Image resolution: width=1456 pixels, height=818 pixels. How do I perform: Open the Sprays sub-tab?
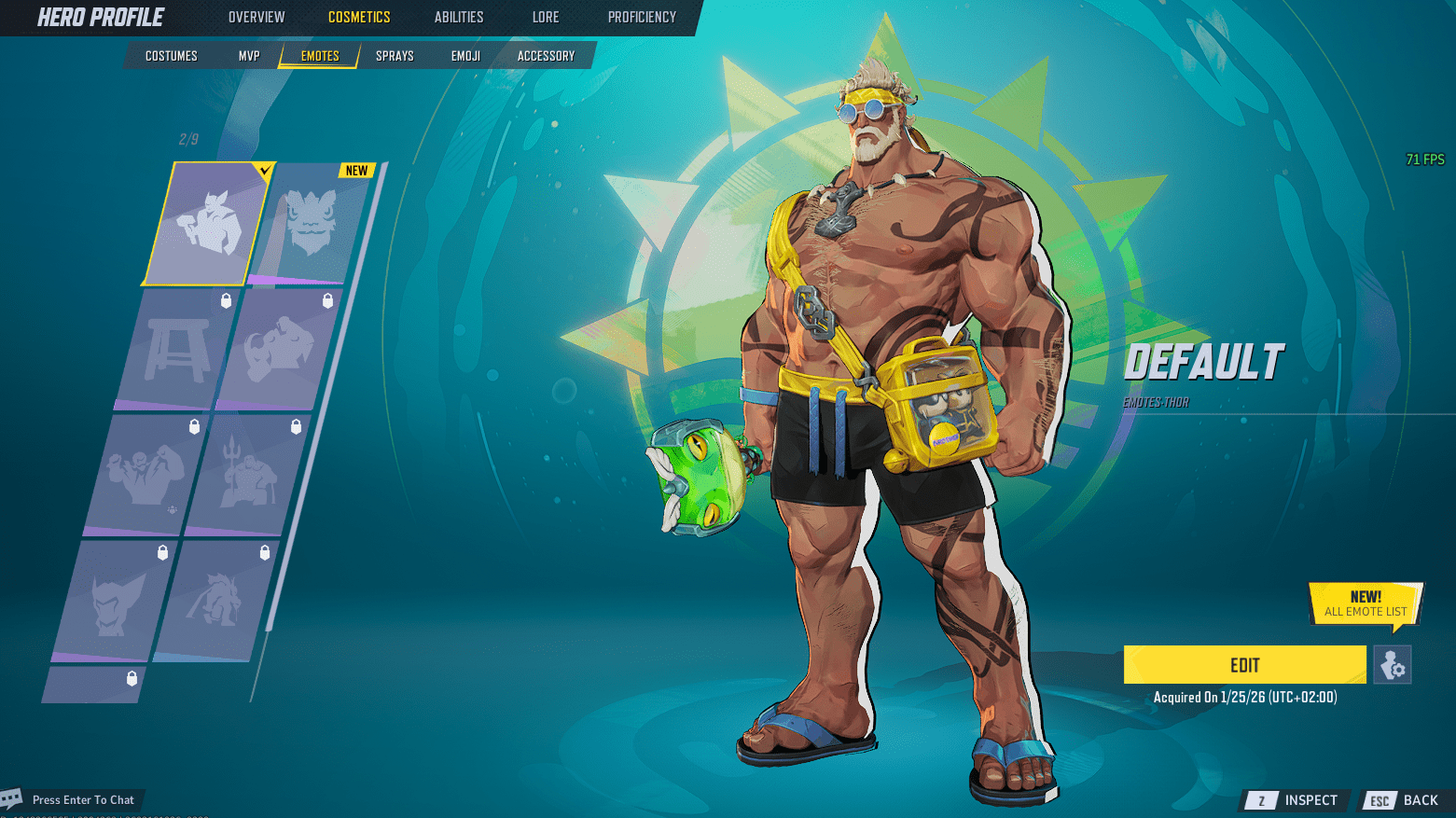click(395, 56)
